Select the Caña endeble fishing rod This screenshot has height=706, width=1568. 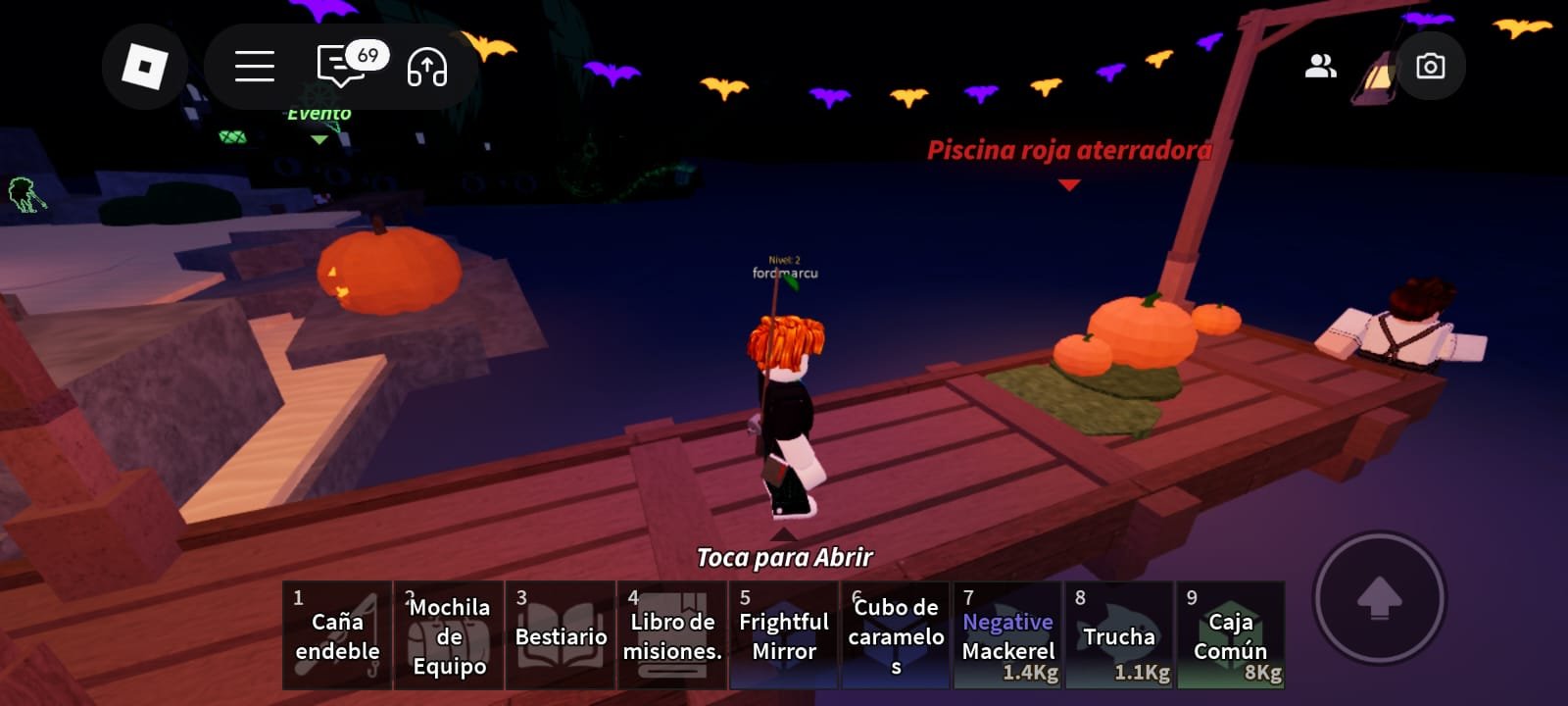click(x=336, y=633)
